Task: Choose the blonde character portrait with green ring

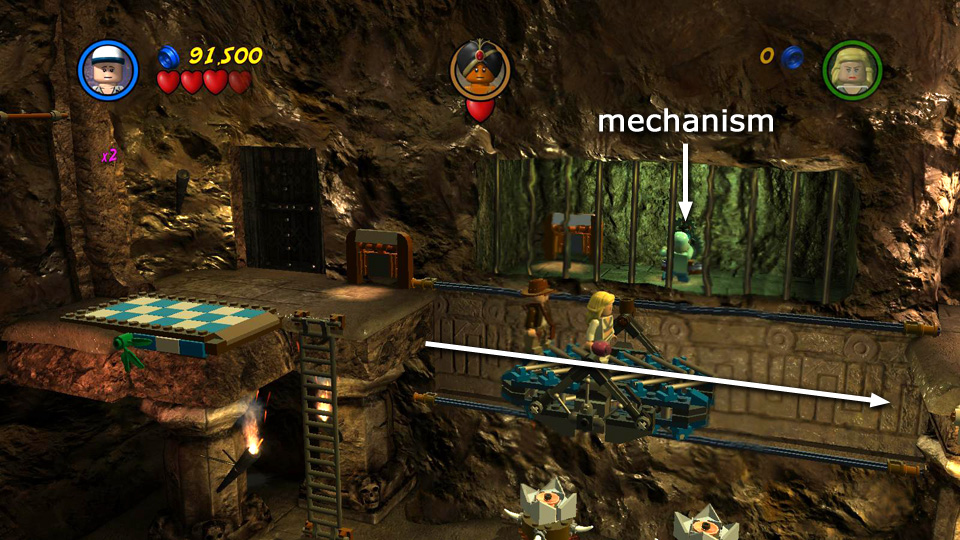Action: 851,69
